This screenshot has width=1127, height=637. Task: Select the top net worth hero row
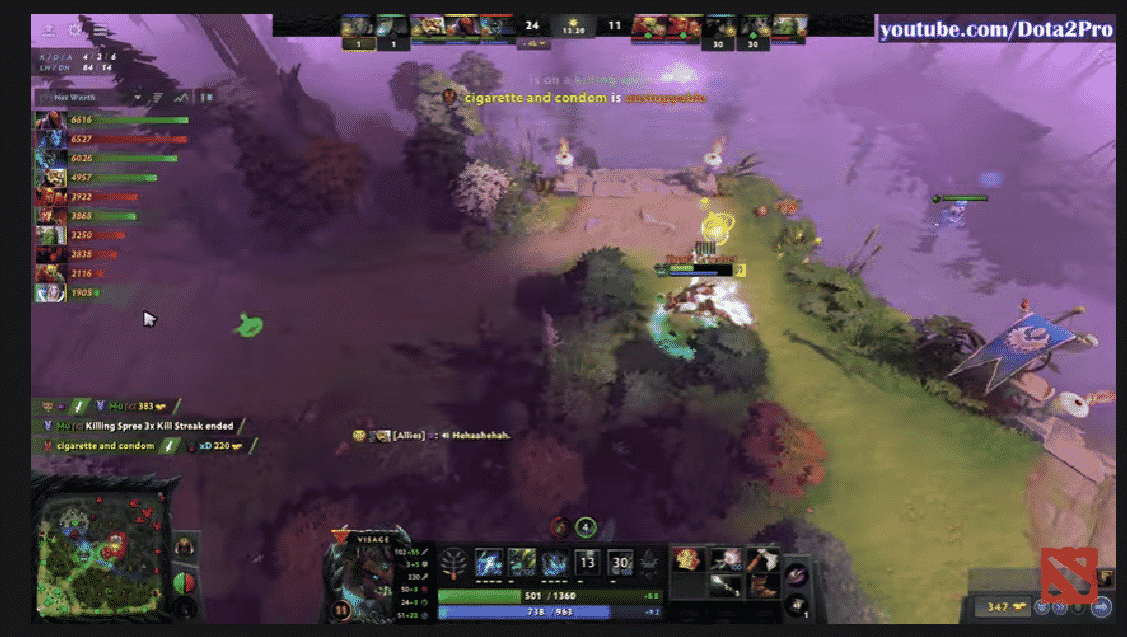click(x=110, y=120)
